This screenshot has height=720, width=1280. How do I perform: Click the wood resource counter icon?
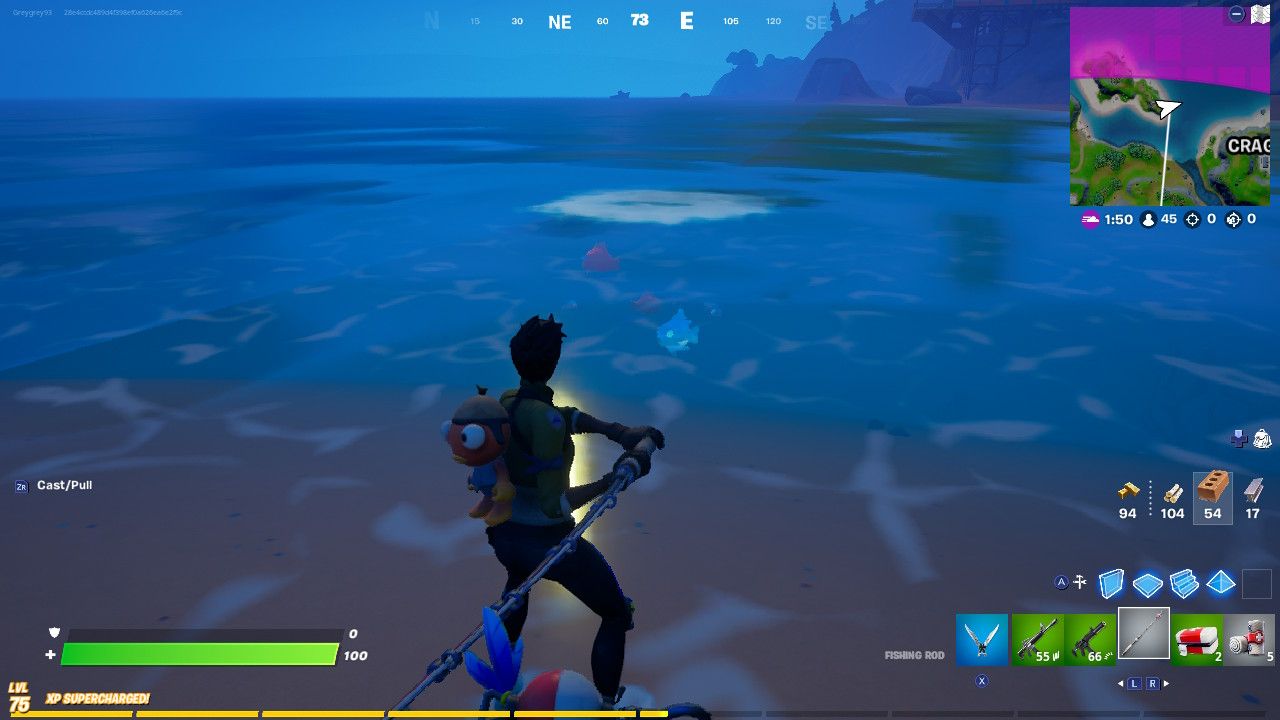coord(1172,491)
